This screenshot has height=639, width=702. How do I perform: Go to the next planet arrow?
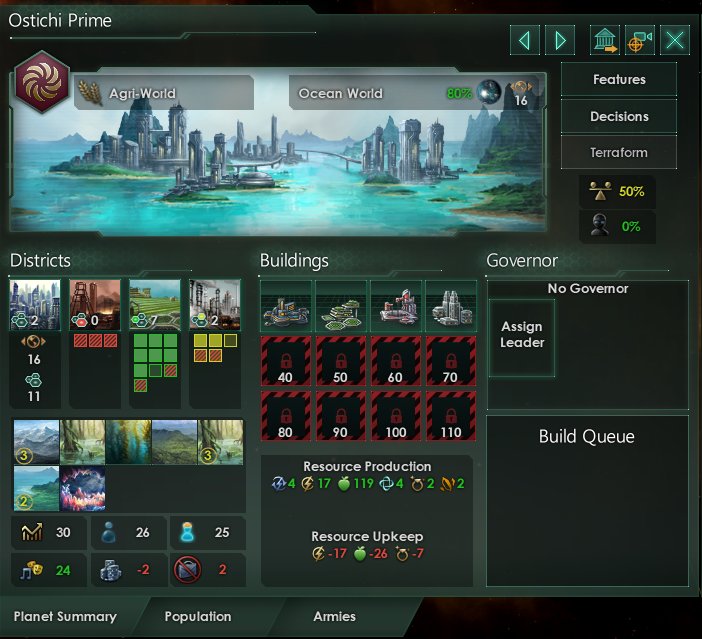click(x=561, y=40)
